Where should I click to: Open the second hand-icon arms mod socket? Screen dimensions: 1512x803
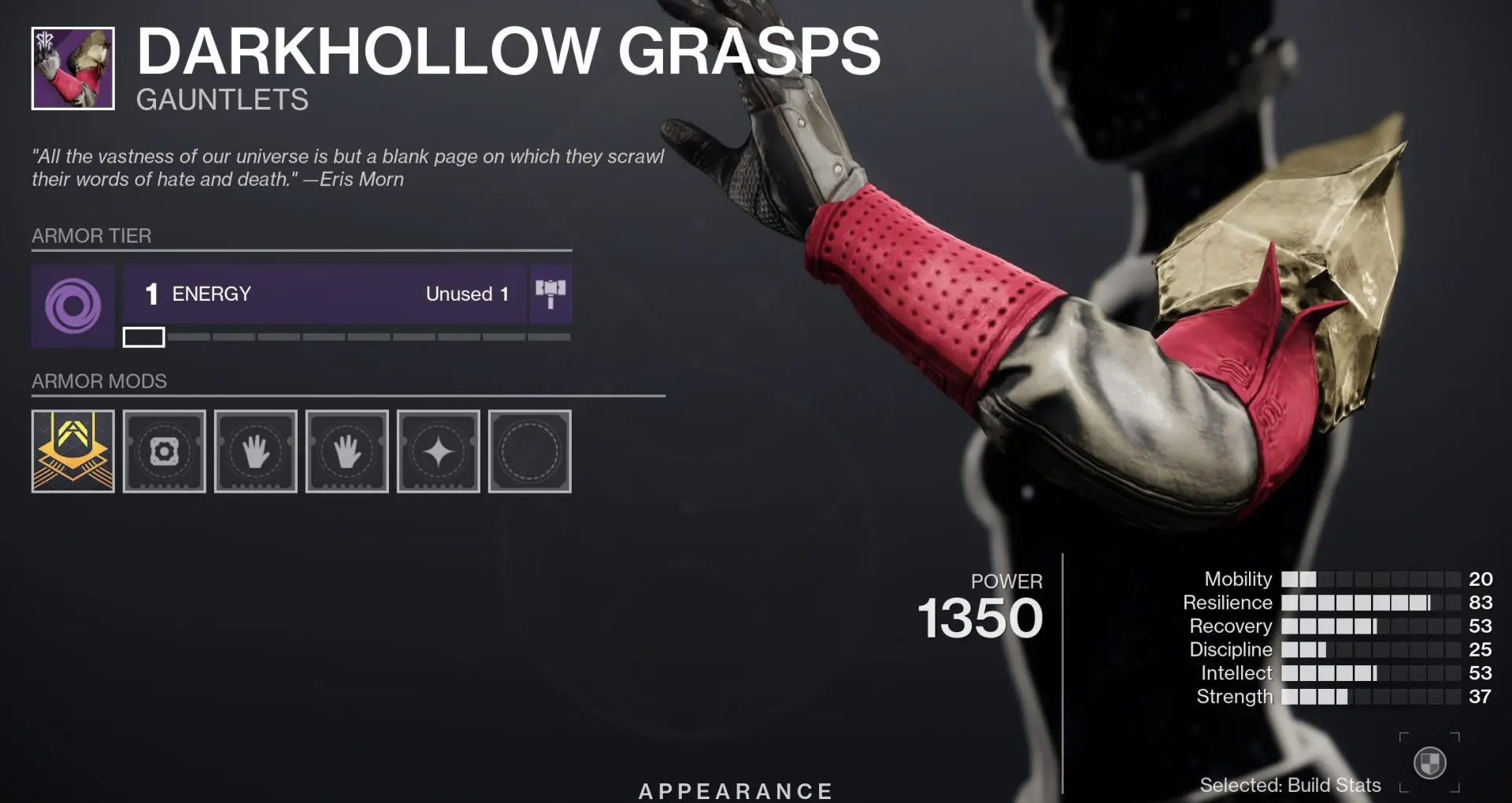pyautogui.click(x=346, y=450)
